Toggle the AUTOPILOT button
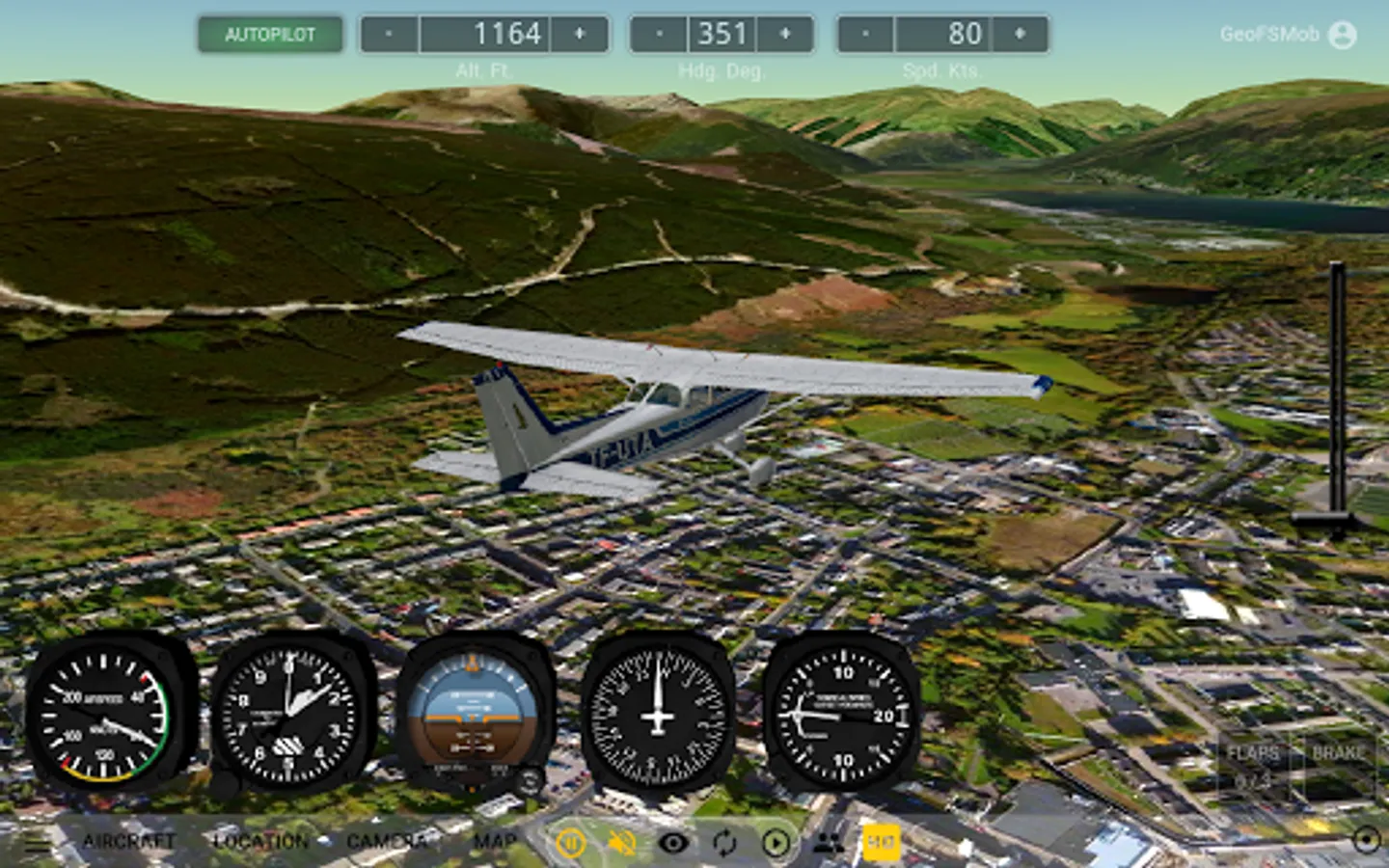The image size is (1389, 868). tap(270, 35)
